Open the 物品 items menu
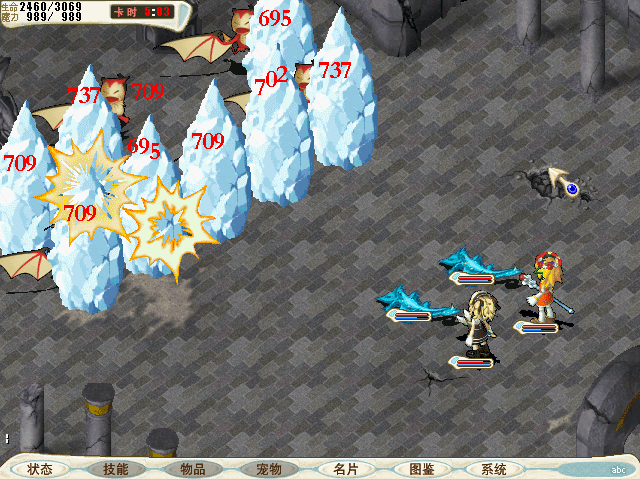Screen dimensions: 640x480 point(193,468)
